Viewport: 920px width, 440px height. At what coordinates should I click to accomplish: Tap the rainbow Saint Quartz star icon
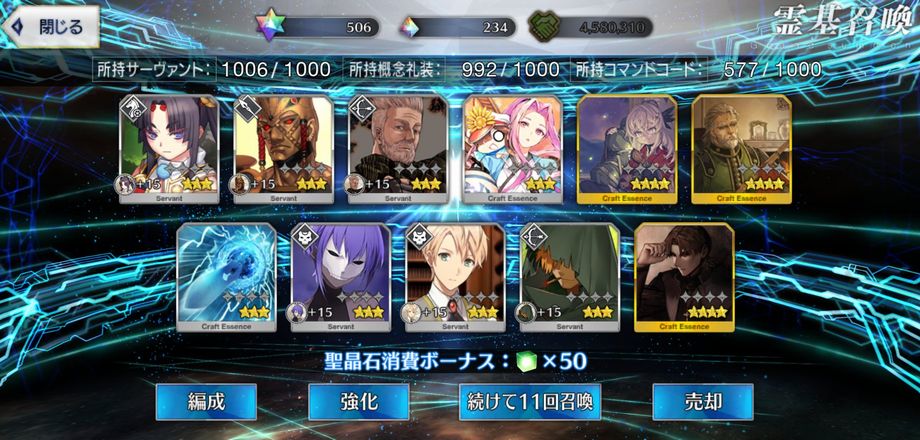click(268, 27)
